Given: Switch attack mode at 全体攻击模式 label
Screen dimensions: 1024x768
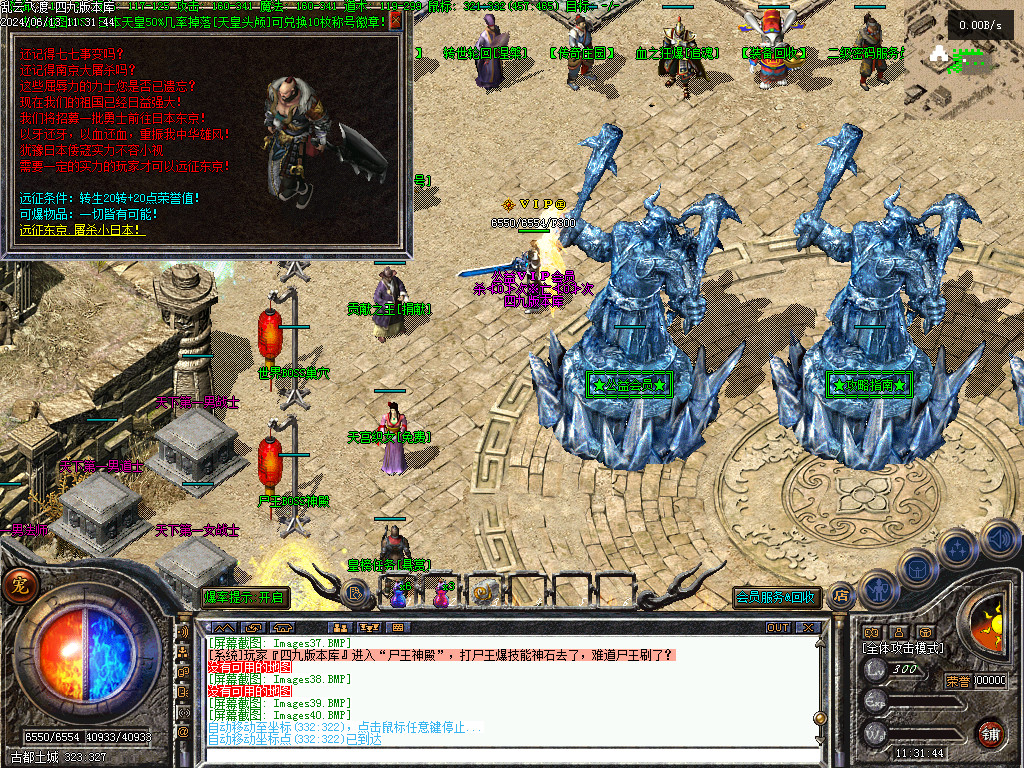Looking at the screenshot, I should tap(902, 648).
